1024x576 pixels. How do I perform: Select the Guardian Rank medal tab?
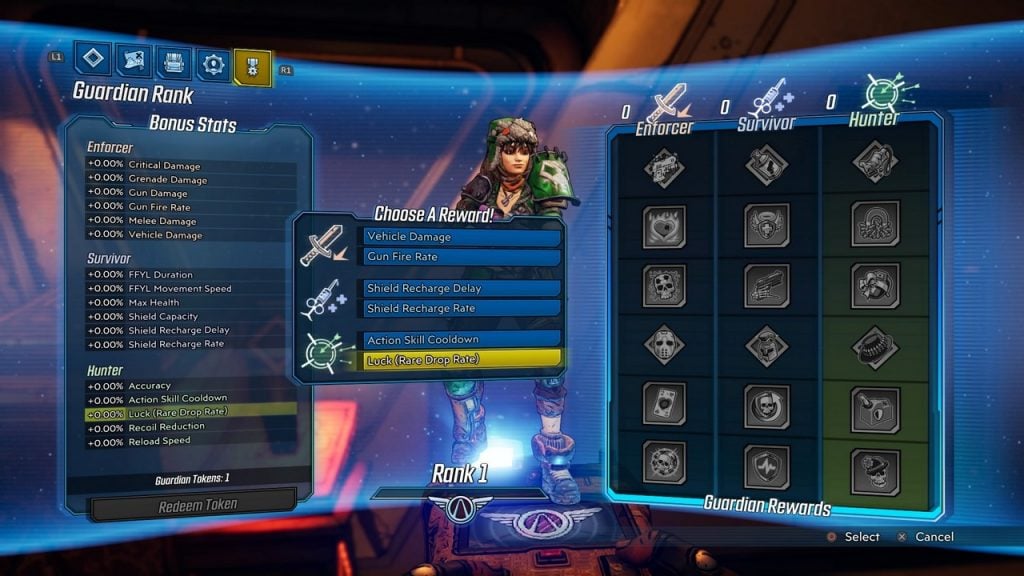pyautogui.click(x=252, y=67)
